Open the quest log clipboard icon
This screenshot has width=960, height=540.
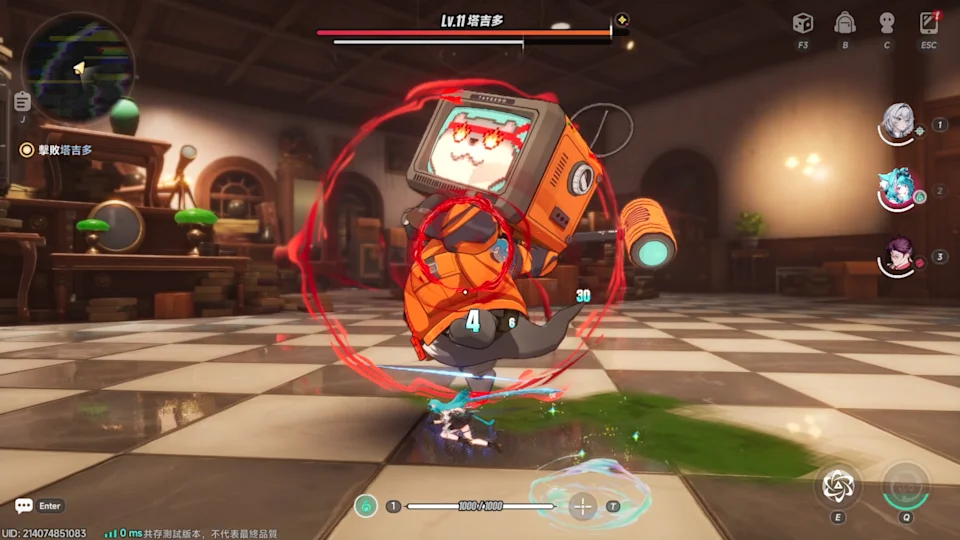(x=22, y=101)
